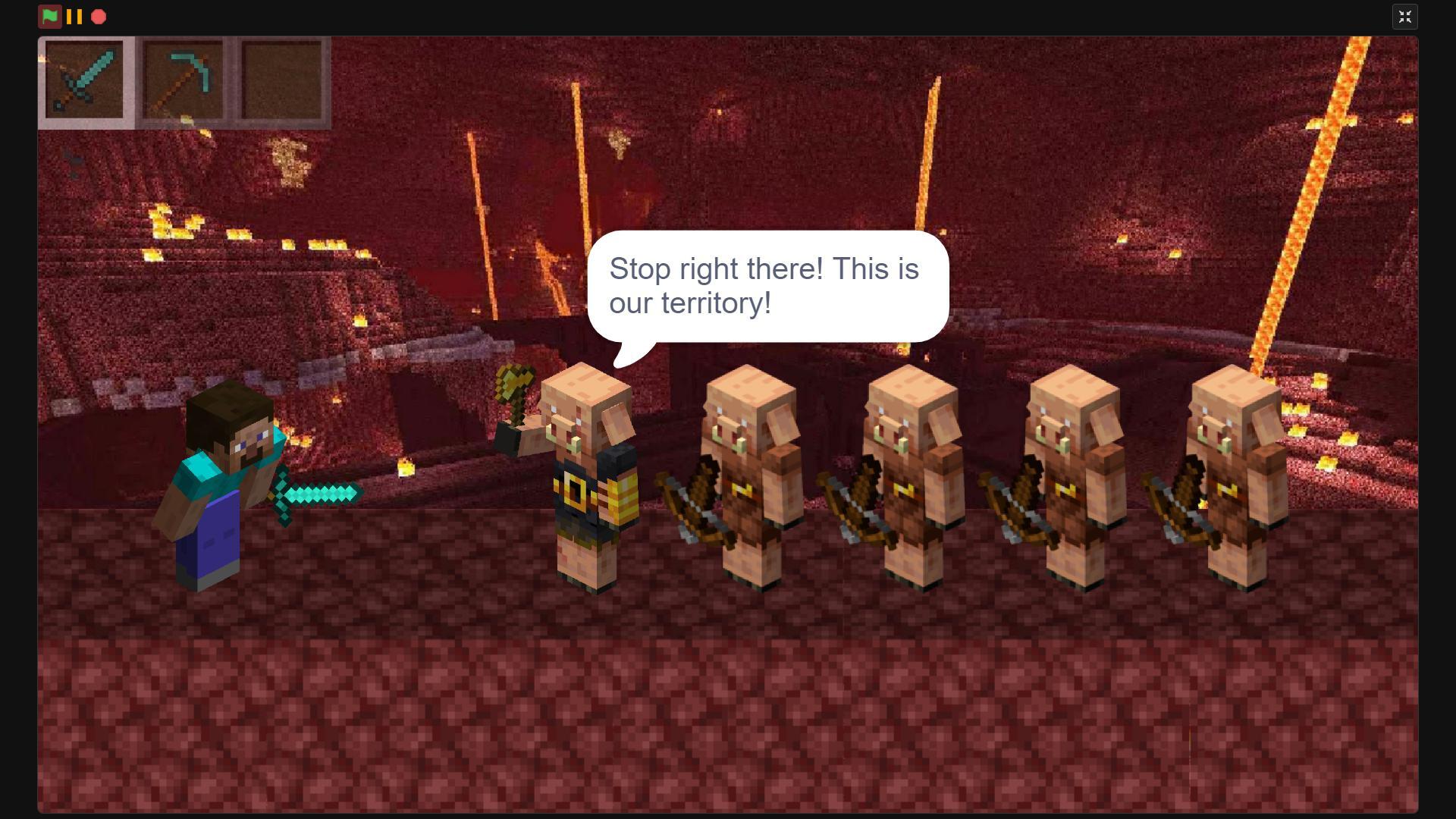Click the exit fullscreen arrows control
Screen dimensions: 1456x819
pos(1405,16)
